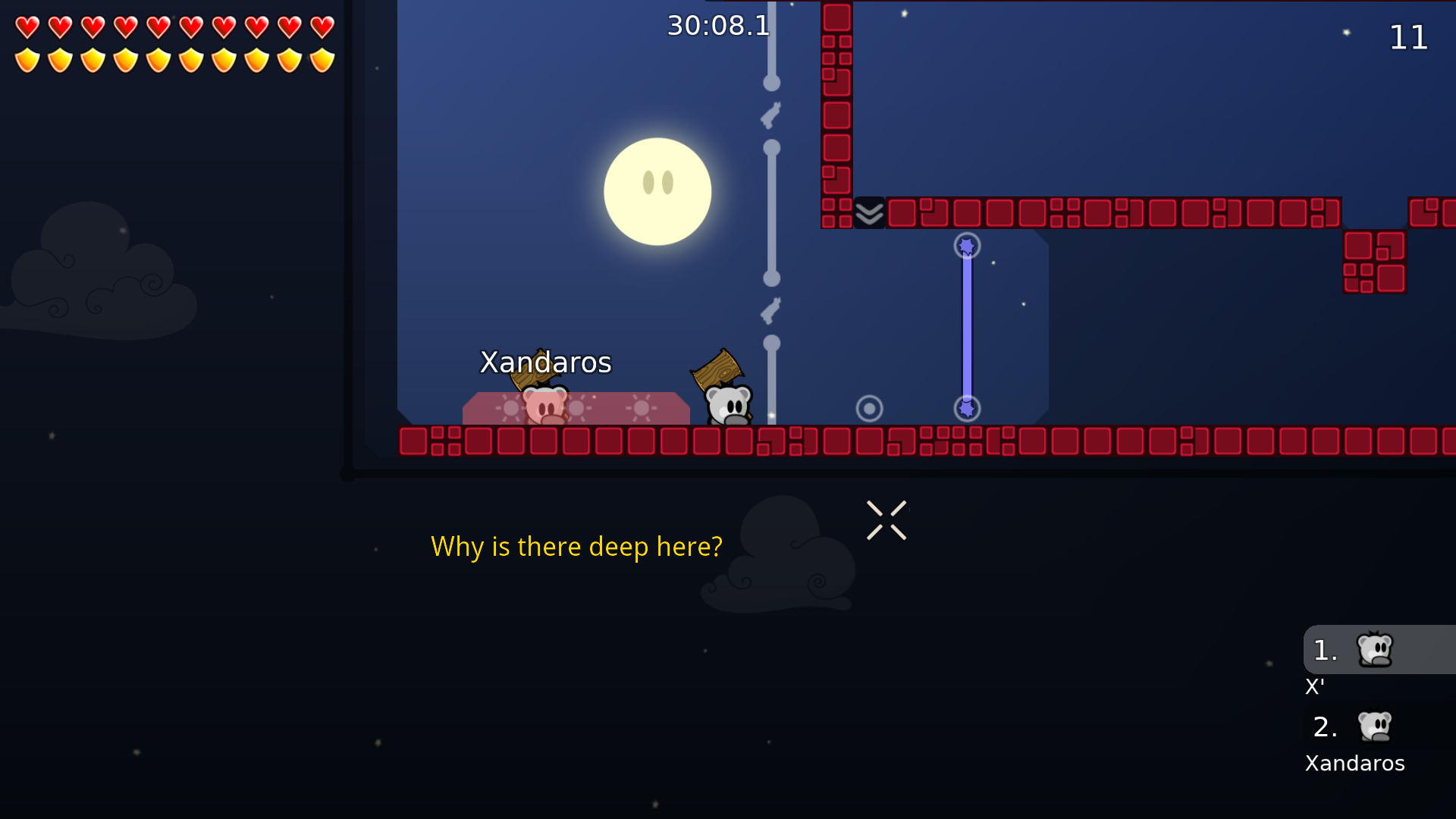Viewport: 1456px width, 819px height.
Task: Click the glowing moon face
Action: [657, 191]
